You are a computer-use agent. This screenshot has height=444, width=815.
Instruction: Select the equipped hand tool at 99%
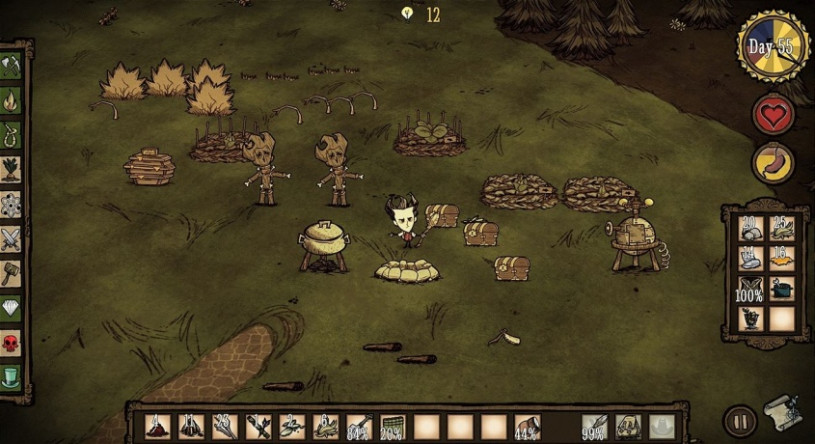[x=594, y=427]
